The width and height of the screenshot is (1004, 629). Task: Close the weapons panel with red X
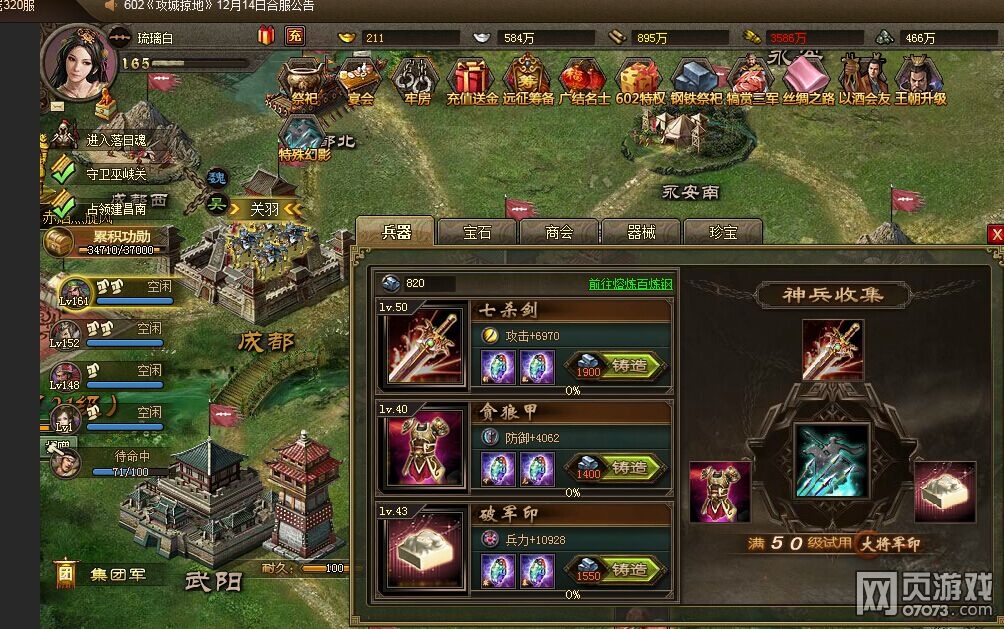point(995,234)
